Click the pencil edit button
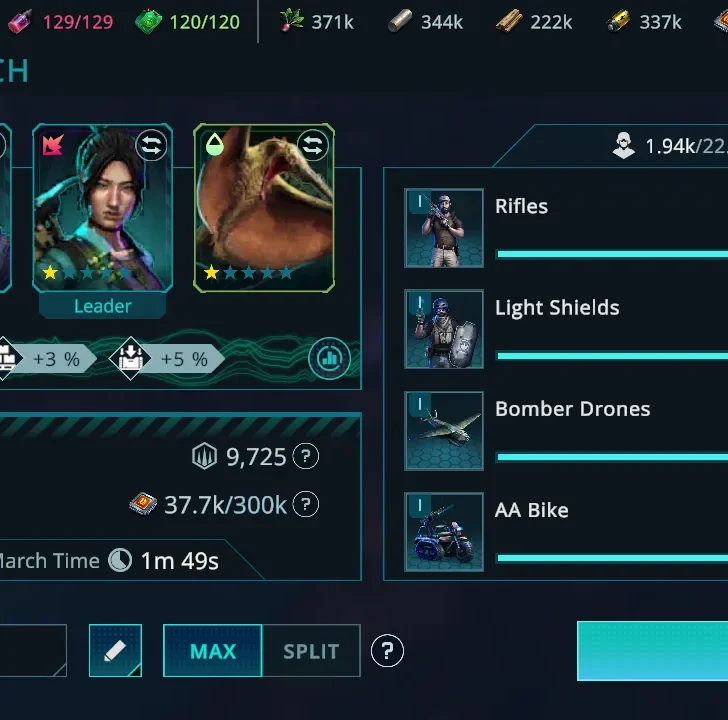Image resolution: width=728 pixels, height=720 pixels. click(115, 651)
